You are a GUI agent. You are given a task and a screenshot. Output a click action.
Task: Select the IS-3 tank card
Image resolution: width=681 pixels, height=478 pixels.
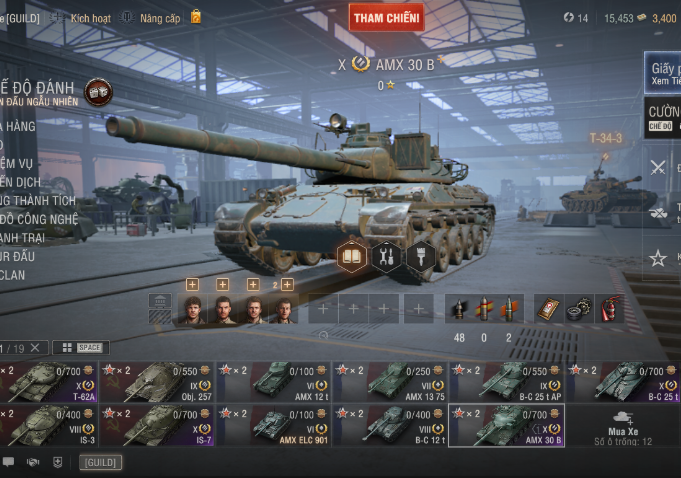(x=49, y=424)
